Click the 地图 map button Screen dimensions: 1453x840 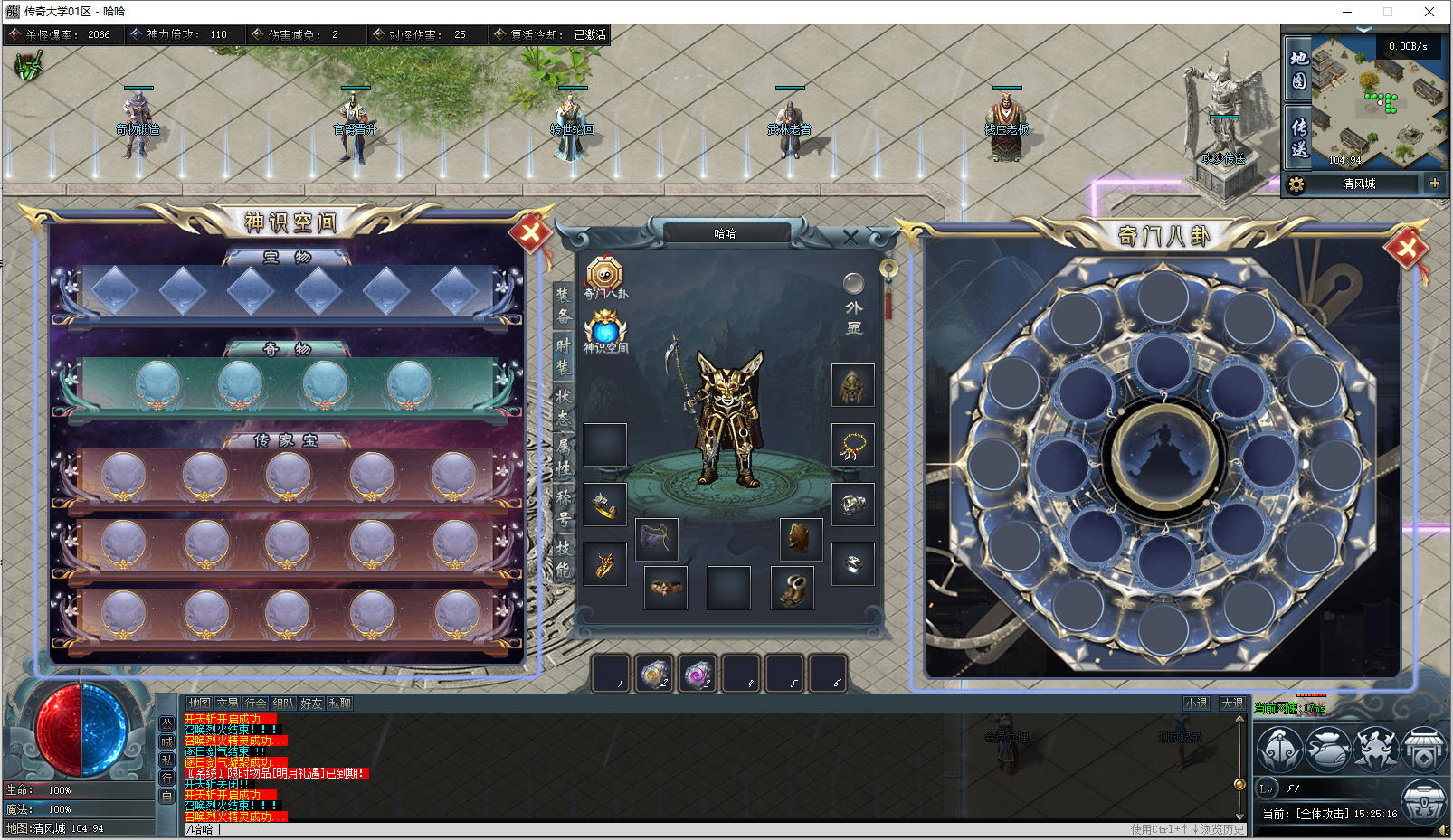pyautogui.click(x=1298, y=69)
